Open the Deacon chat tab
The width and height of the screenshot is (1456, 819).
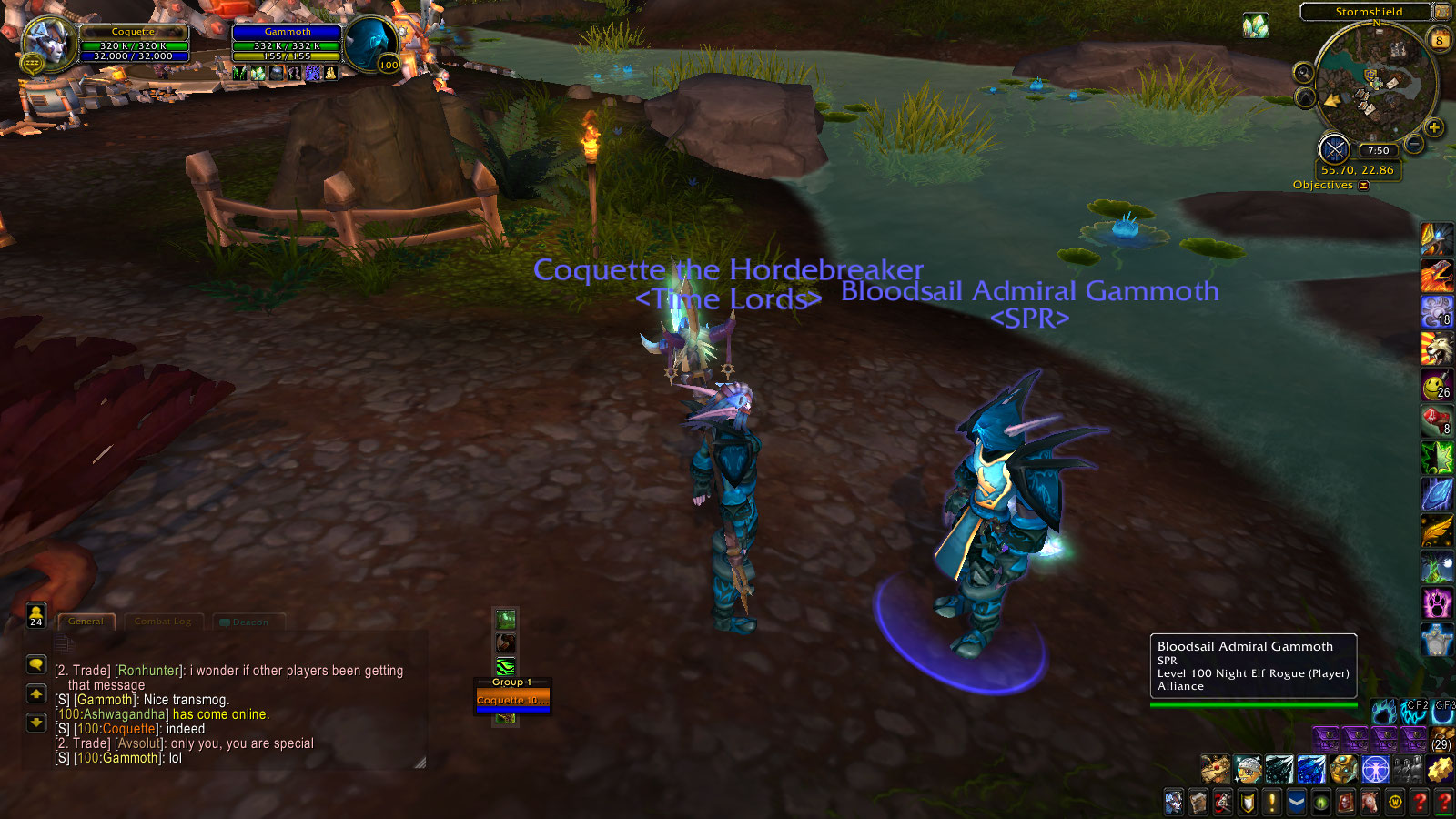coord(248,622)
